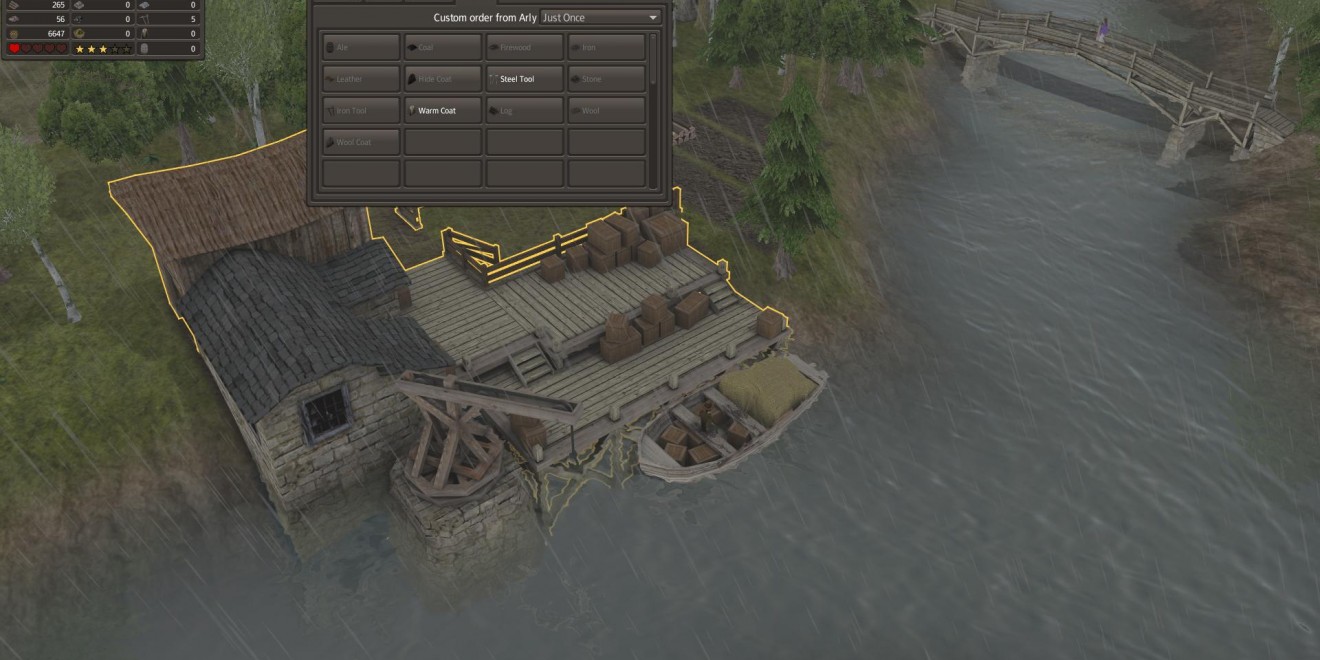Toggle the Steel Tool order
The width and height of the screenshot is (1320, 660).
pos(525,79)
